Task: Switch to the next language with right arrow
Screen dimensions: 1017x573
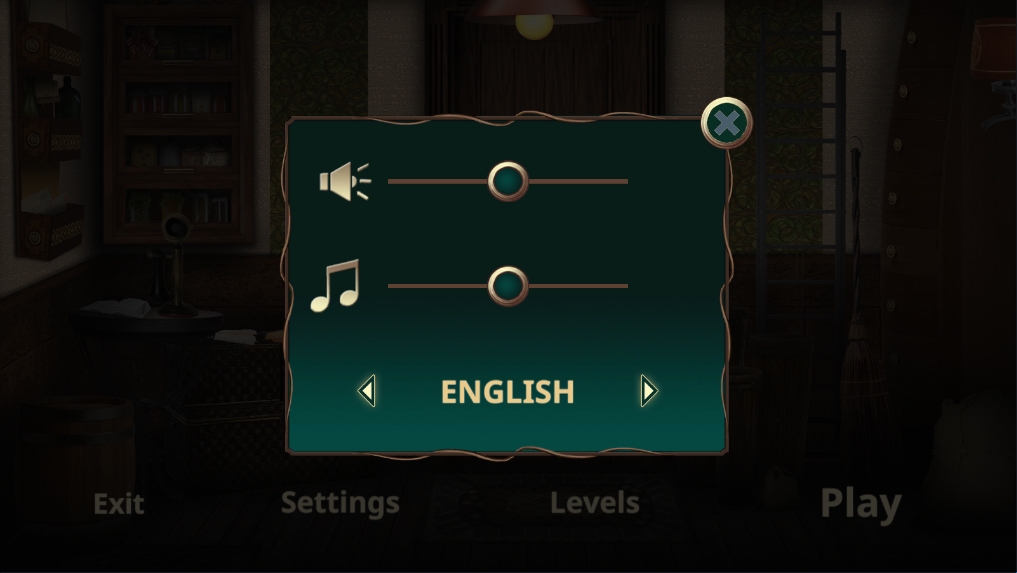Action: (x=649, y=391)
